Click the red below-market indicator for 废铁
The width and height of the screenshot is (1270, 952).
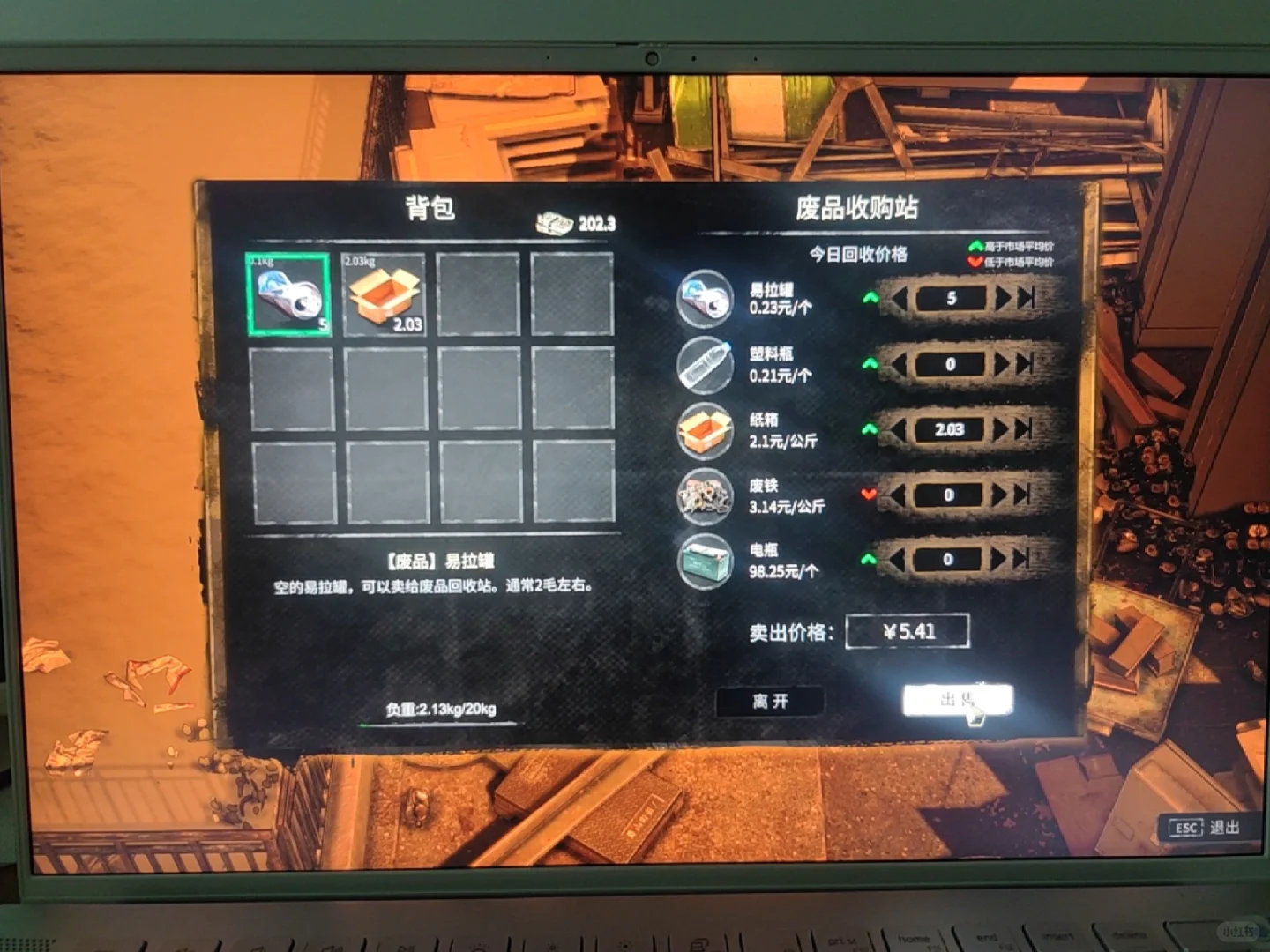coord(869,495)
